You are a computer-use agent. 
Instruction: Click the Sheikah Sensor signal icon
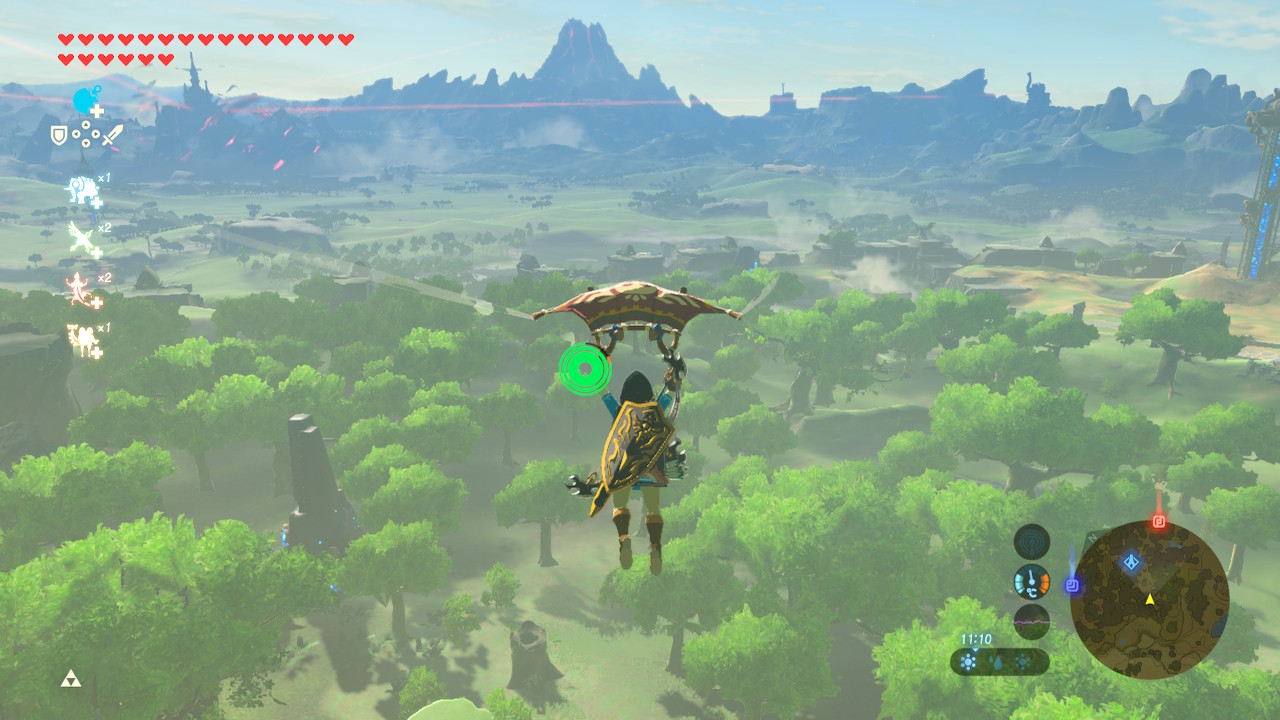pos(1031,542)
